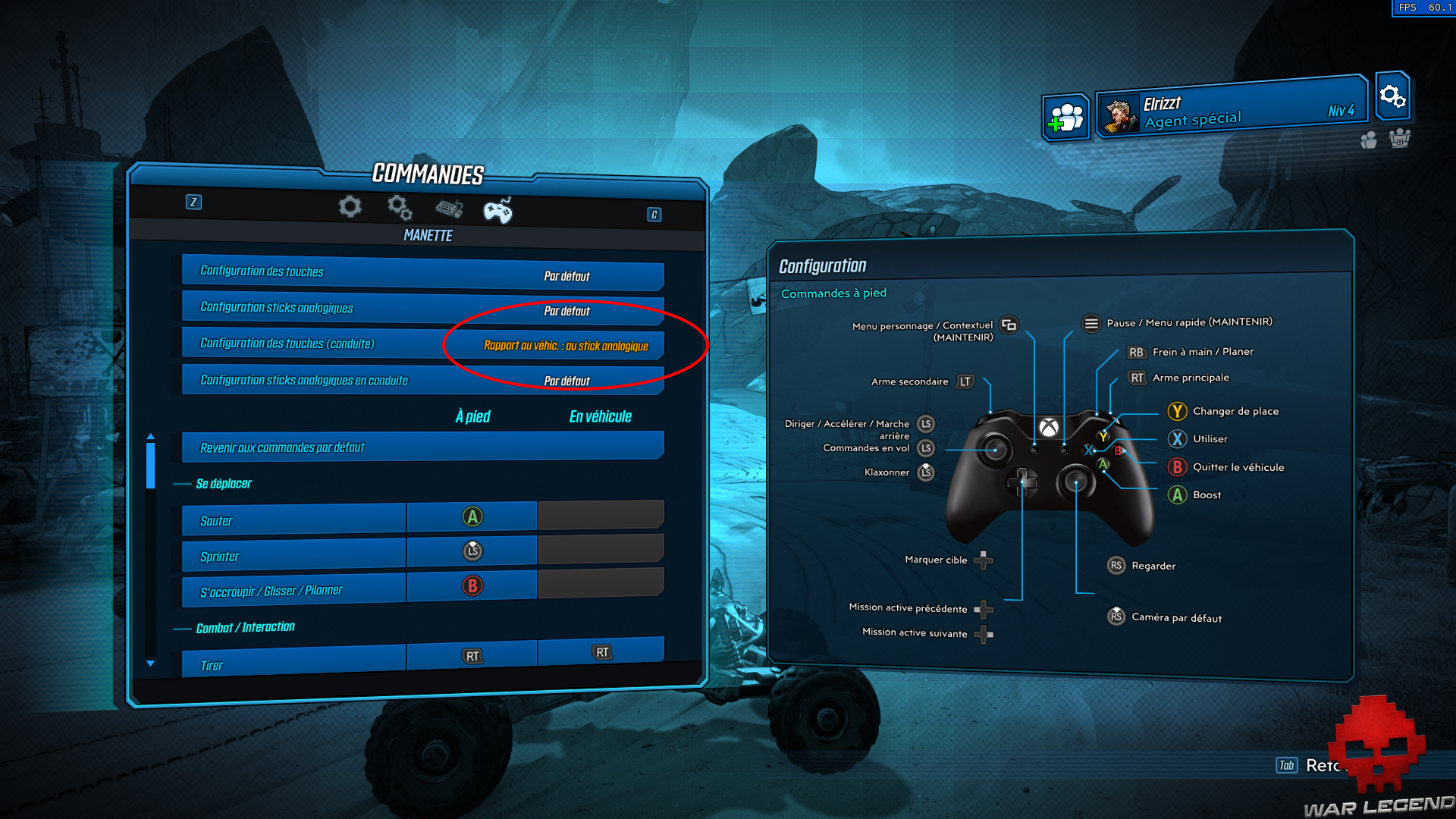Open the gears settings icon at top right
The image size is (1456, 819).
1392,98
